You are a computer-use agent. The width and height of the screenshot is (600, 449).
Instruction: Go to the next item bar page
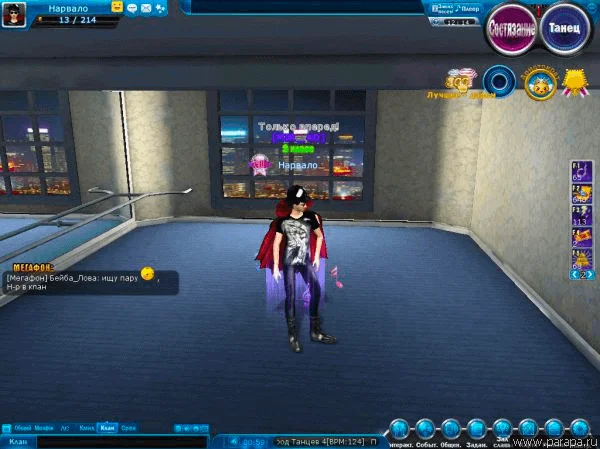click(x=590, y=273)
